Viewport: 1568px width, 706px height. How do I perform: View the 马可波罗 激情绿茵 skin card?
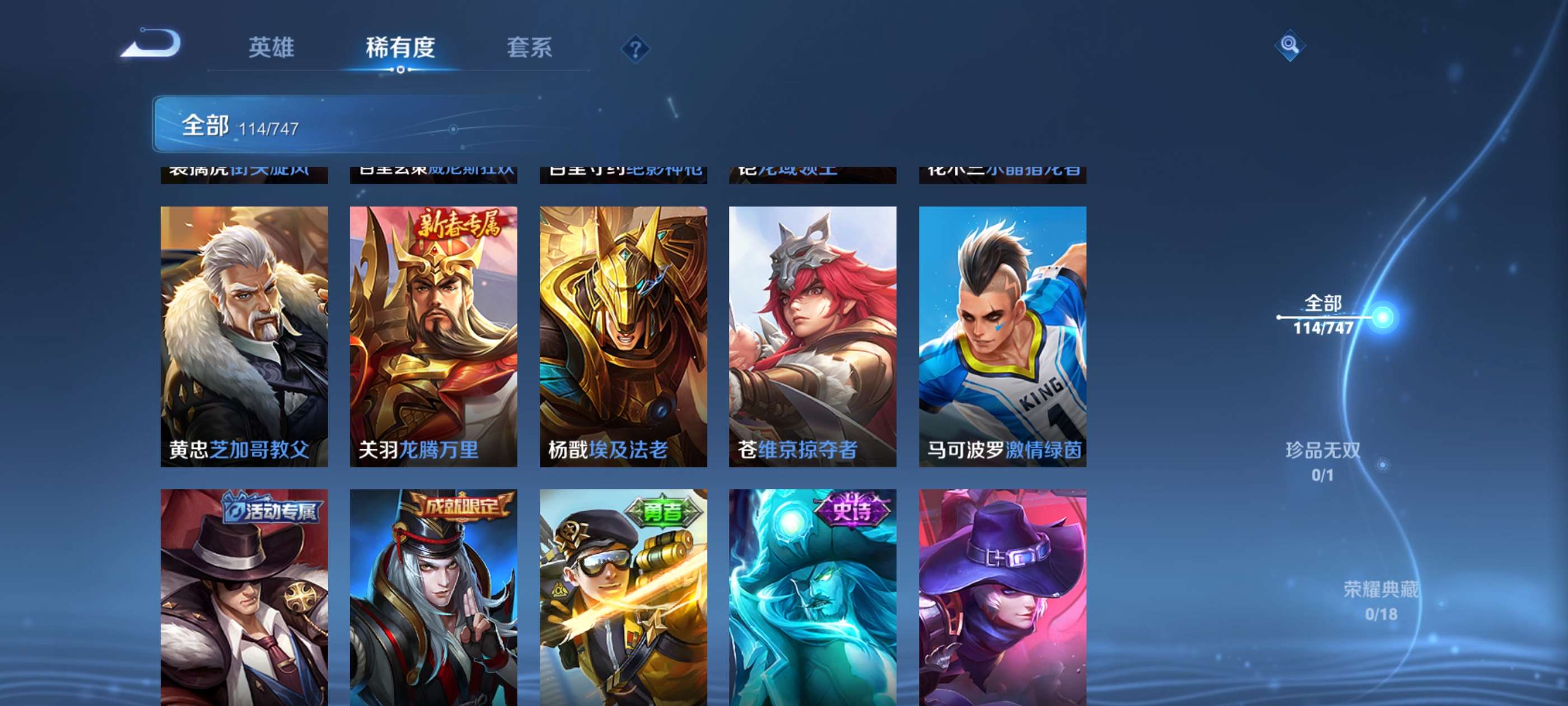(x=1002, y=336)
